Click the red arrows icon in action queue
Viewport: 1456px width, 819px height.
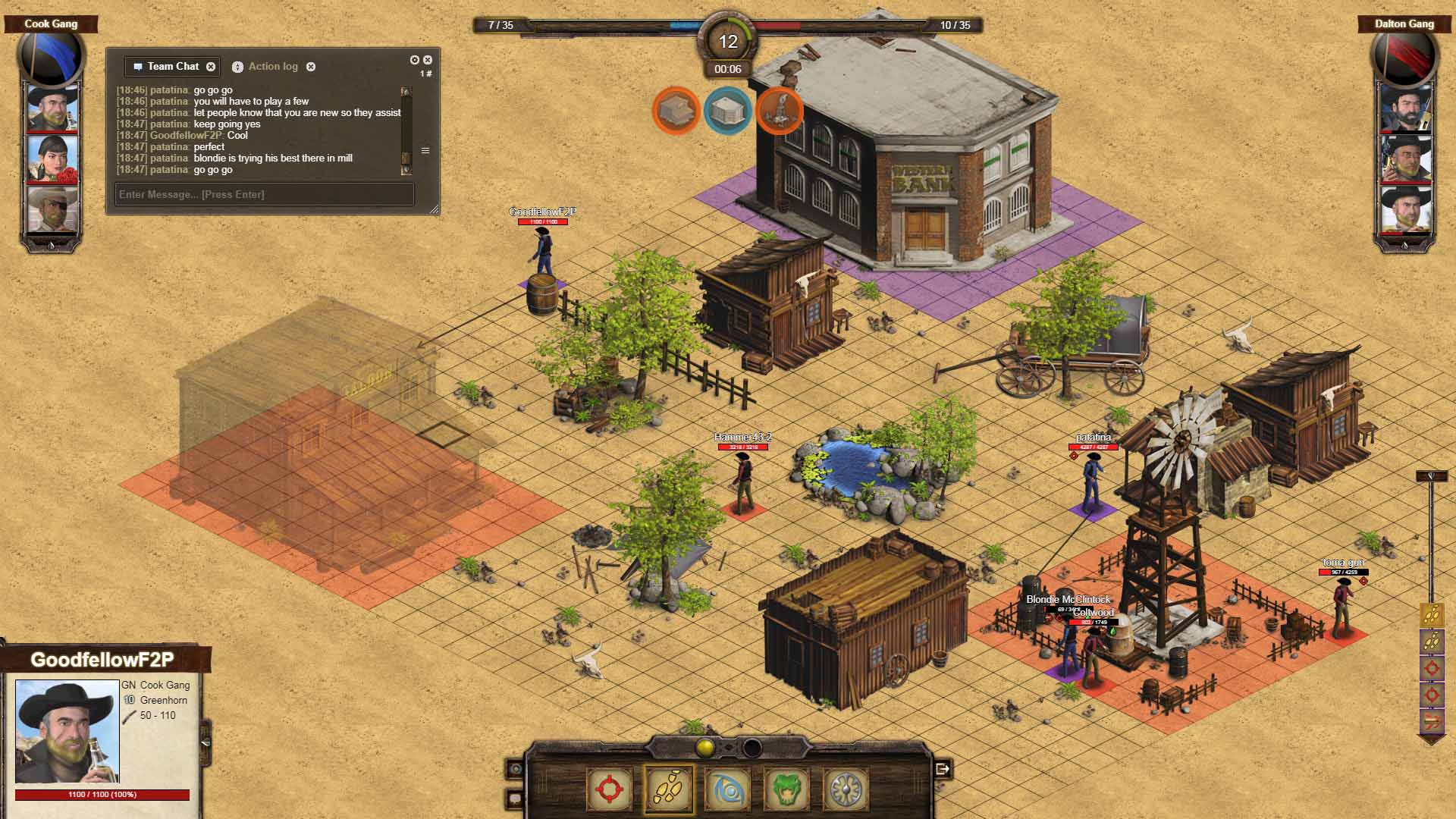[1431, 720]
